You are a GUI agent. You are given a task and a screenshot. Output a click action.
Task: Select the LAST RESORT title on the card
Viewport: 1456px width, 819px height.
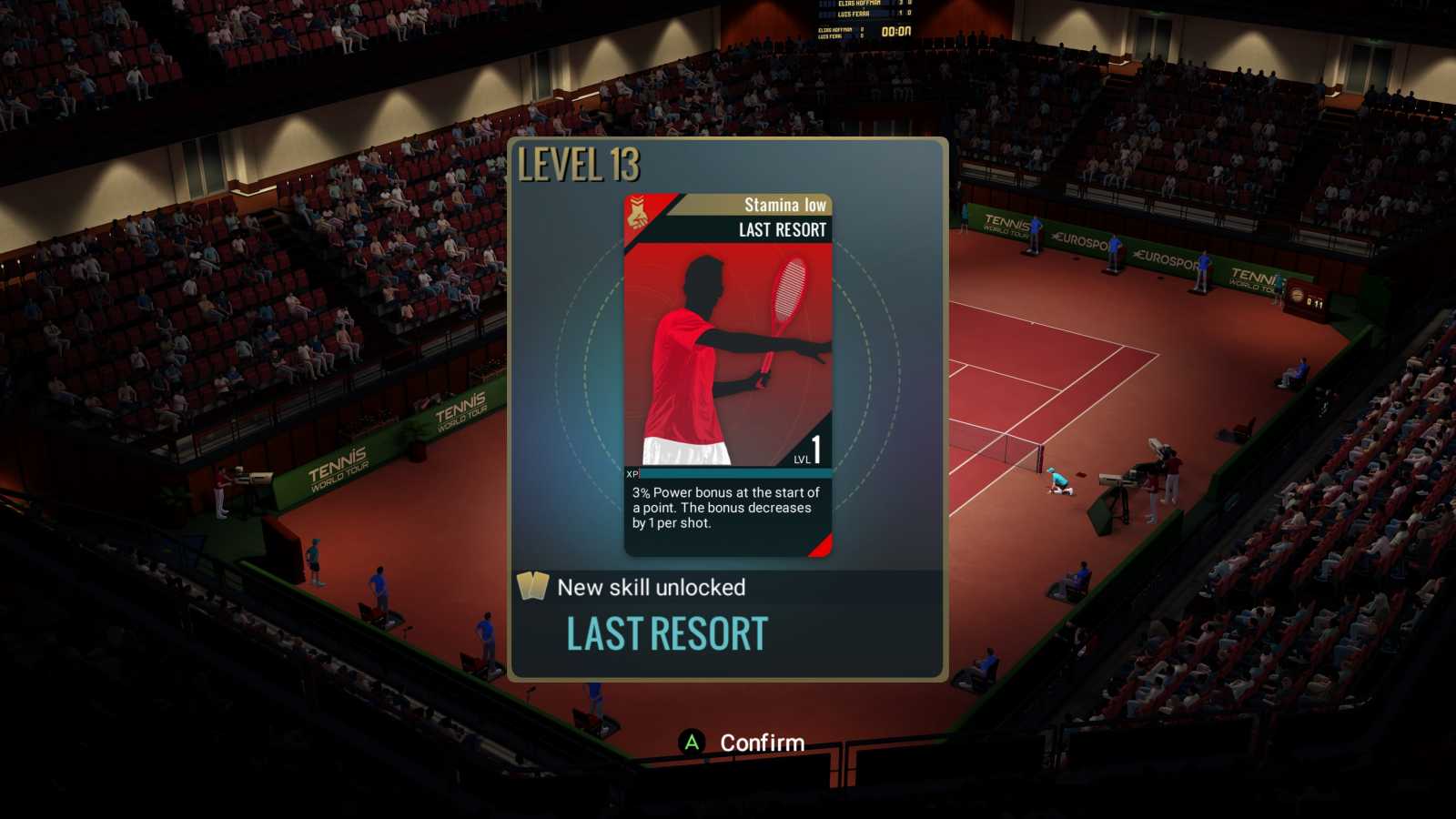tap(781, 229)
